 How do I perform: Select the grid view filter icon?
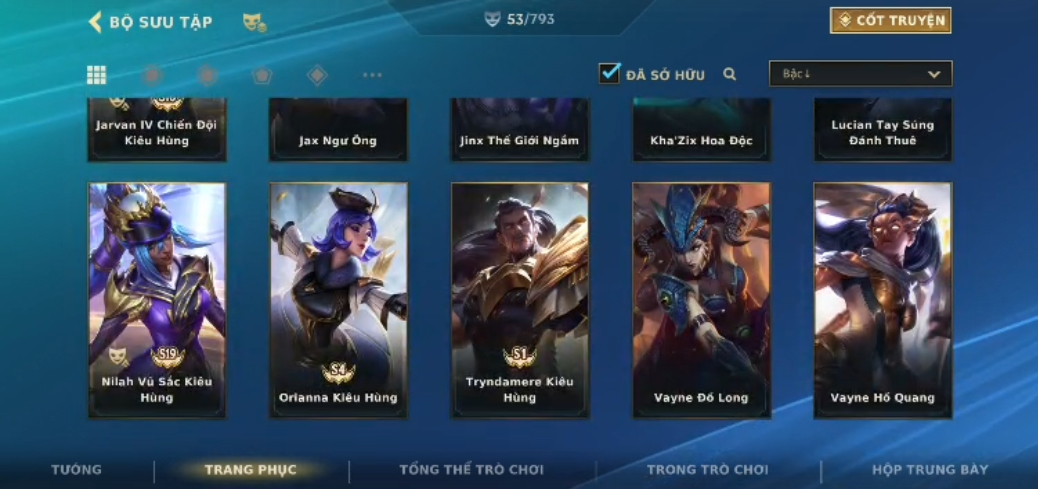[97, 75]
